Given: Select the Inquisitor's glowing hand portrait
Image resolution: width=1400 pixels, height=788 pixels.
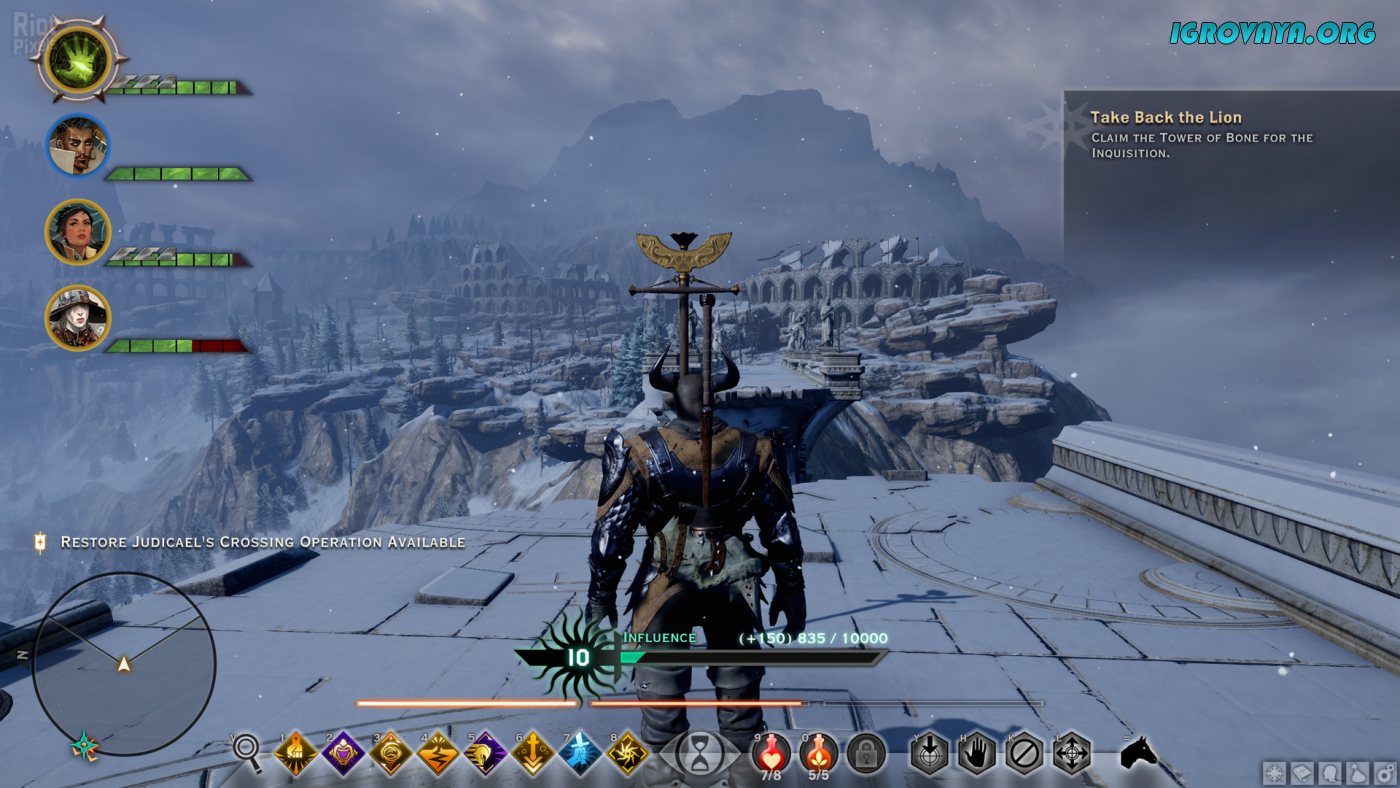Looking at the screenshot, I should [77, 58].
